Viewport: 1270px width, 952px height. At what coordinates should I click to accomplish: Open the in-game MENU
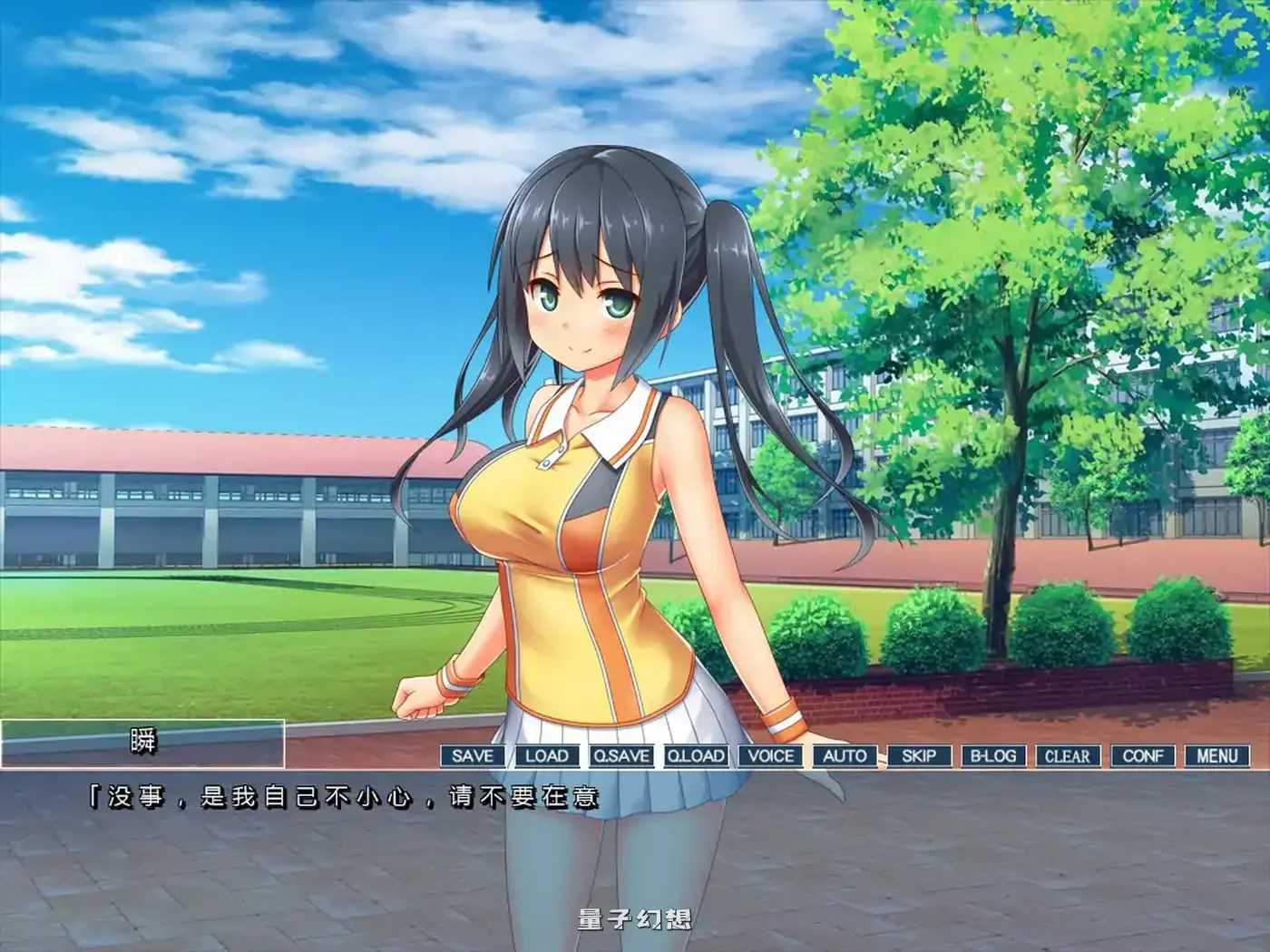pyautogui.click(x=1218, y=755)
